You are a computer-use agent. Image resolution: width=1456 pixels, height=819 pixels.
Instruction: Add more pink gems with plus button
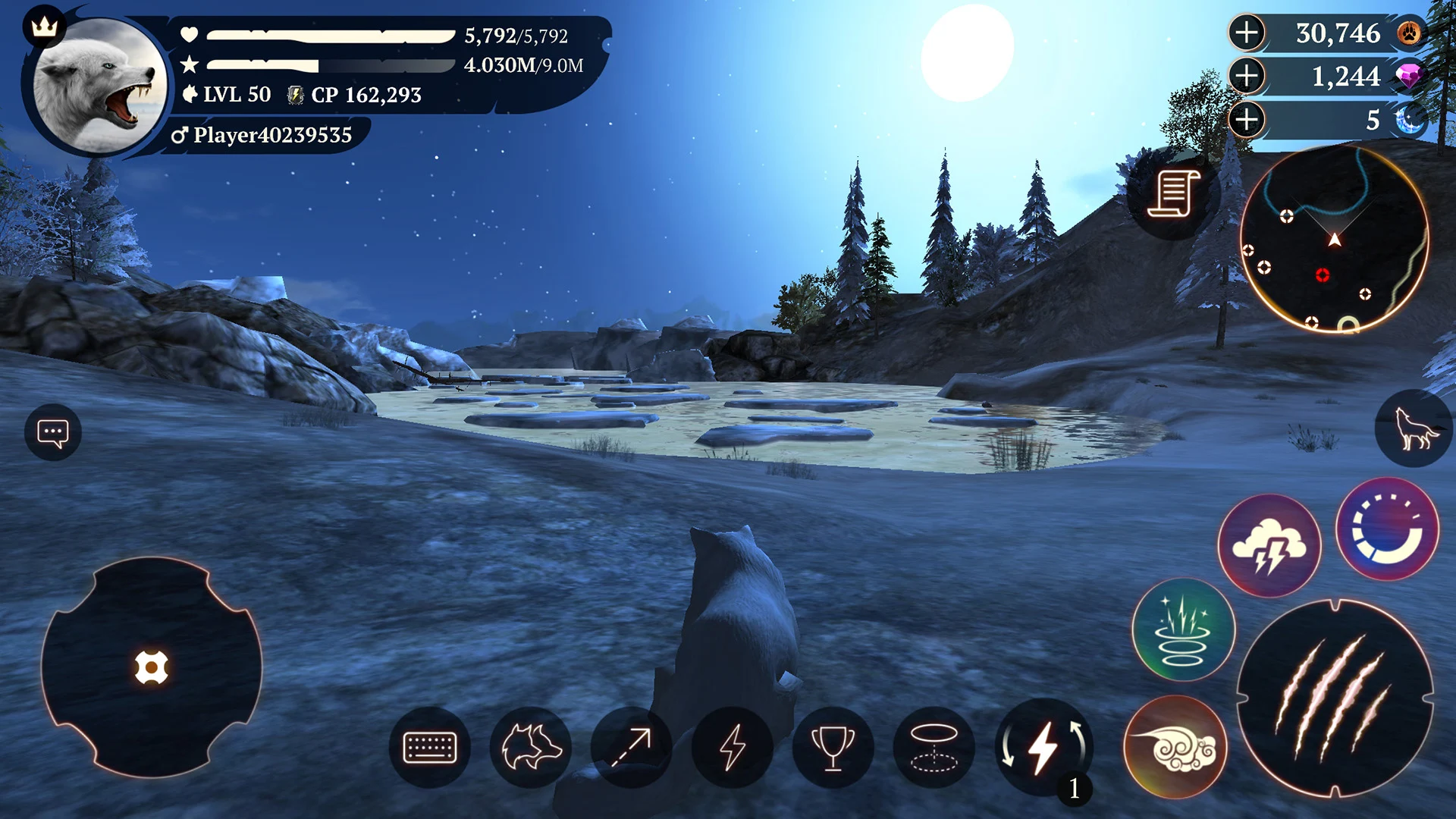(1247, 77)
